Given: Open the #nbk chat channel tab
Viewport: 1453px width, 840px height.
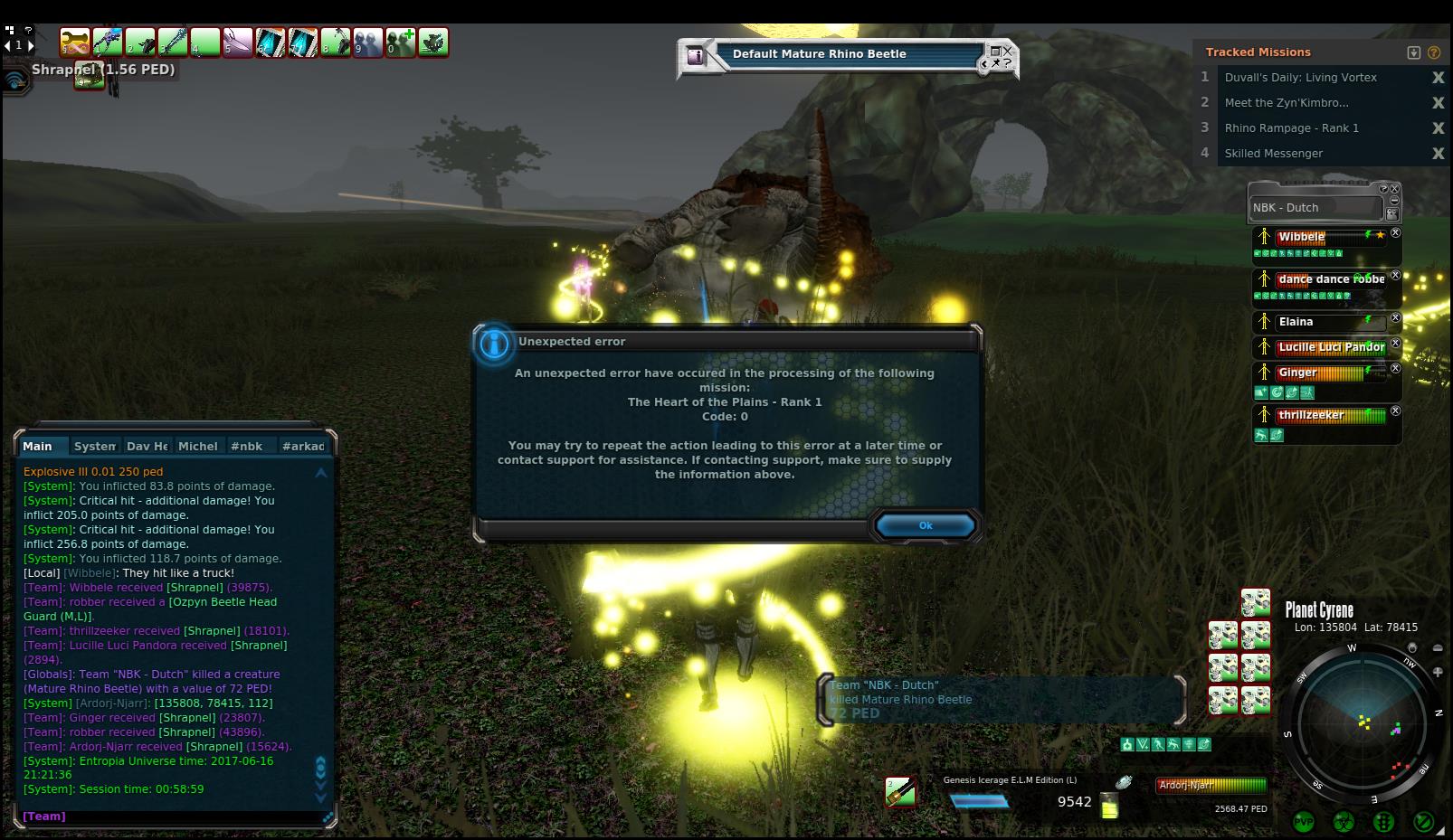Looking at the screenshot, I should tap(246, 446).
